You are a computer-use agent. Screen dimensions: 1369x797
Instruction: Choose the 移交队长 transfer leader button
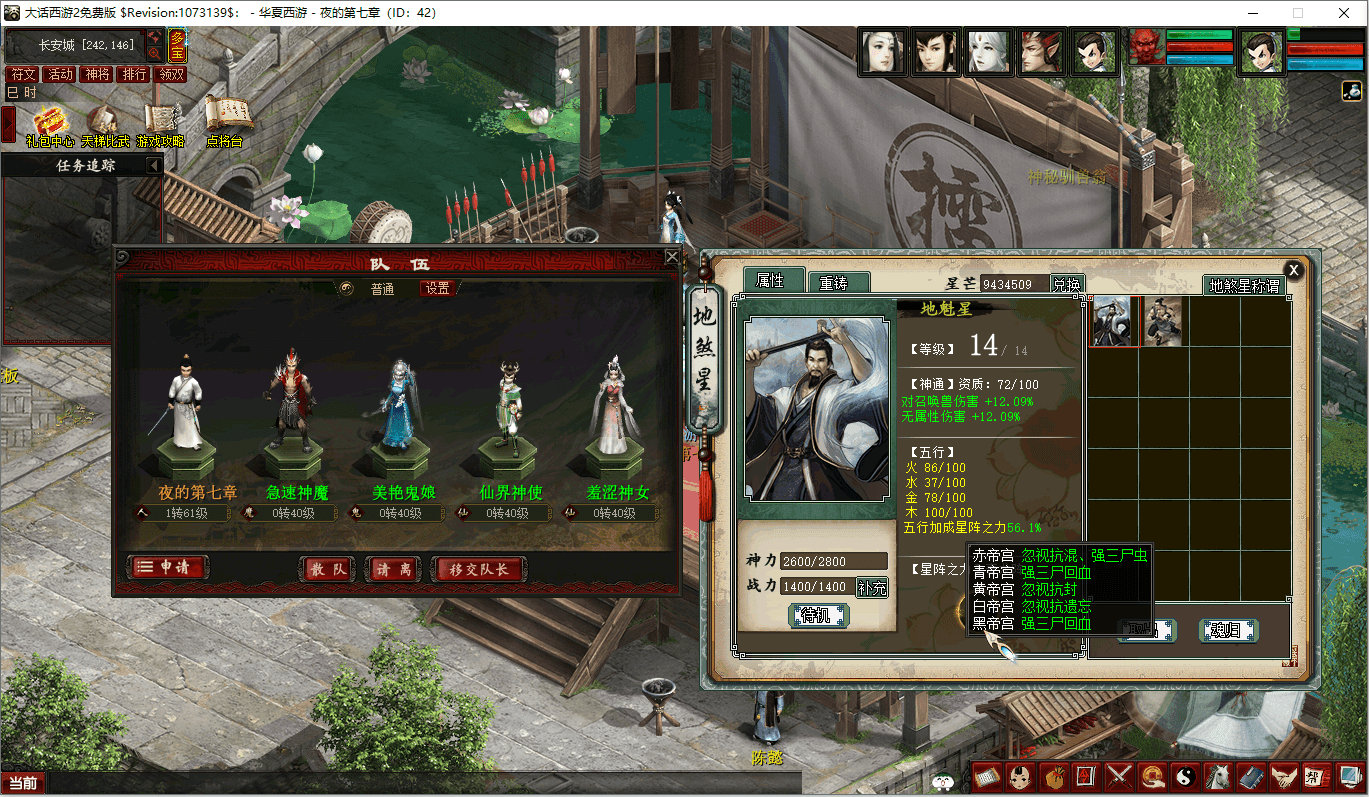pyautogui.click(x=476, y=569)
